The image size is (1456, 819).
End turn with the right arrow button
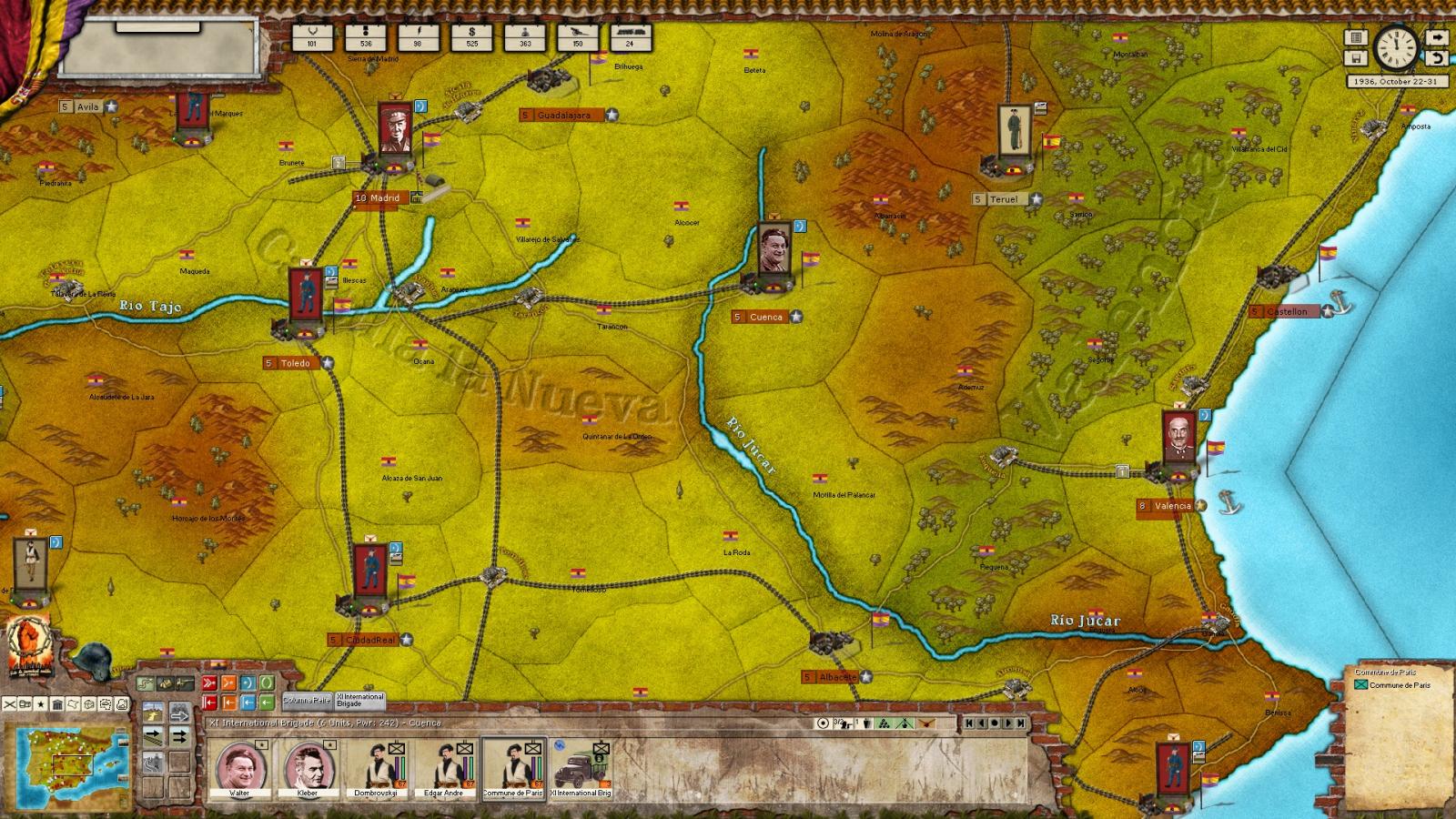click(x=1437, y=38)
